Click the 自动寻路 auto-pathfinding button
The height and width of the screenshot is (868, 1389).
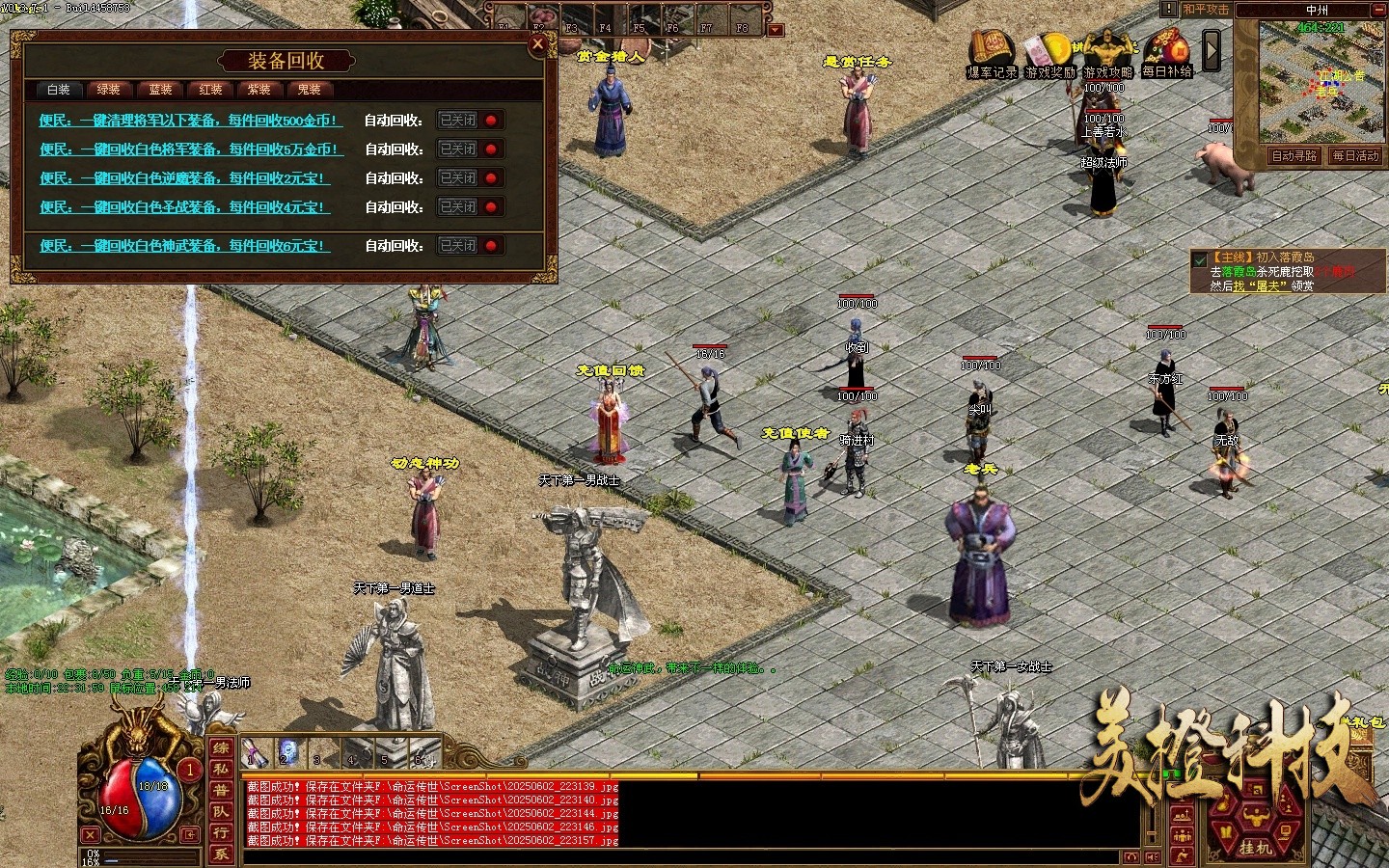pos(1294,156)
